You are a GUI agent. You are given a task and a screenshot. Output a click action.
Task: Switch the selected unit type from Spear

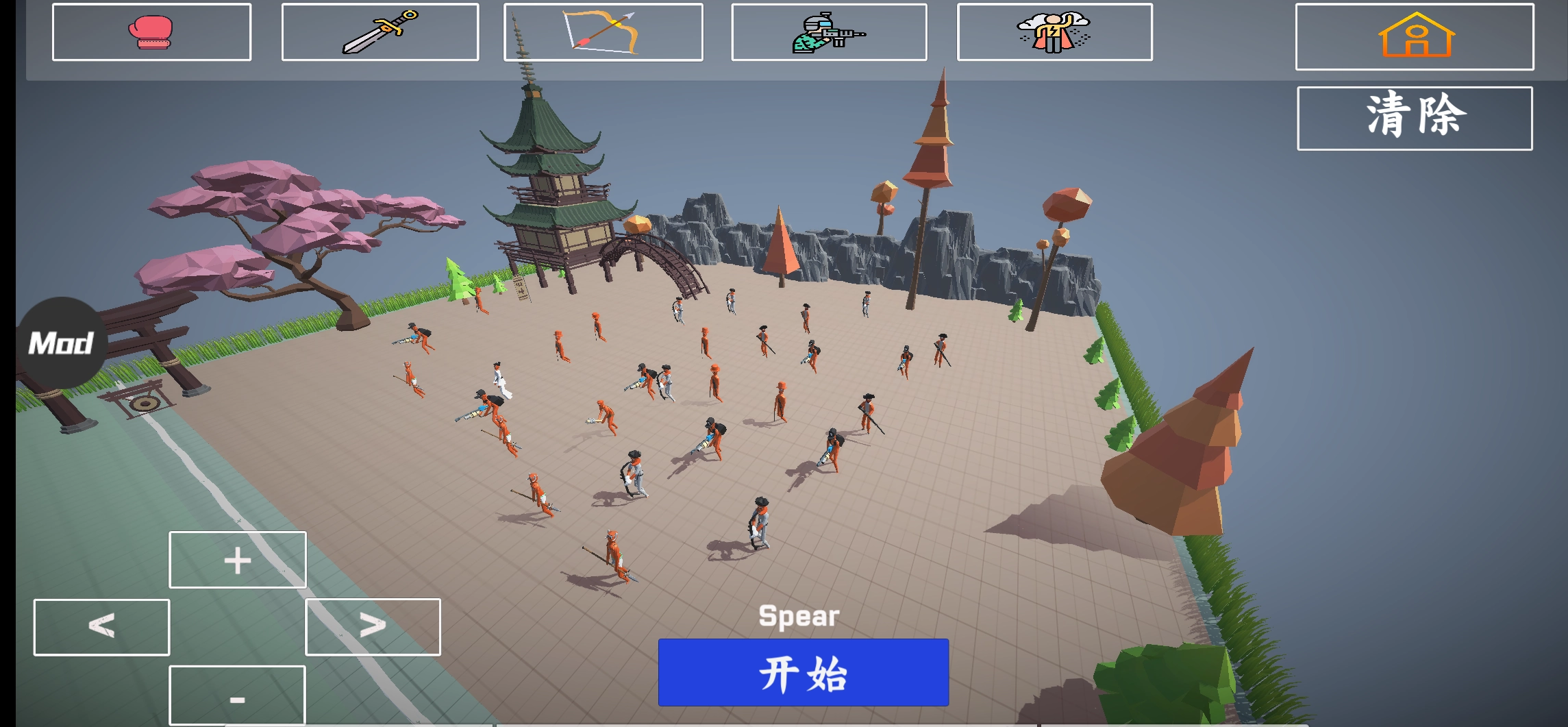point(373,627)
